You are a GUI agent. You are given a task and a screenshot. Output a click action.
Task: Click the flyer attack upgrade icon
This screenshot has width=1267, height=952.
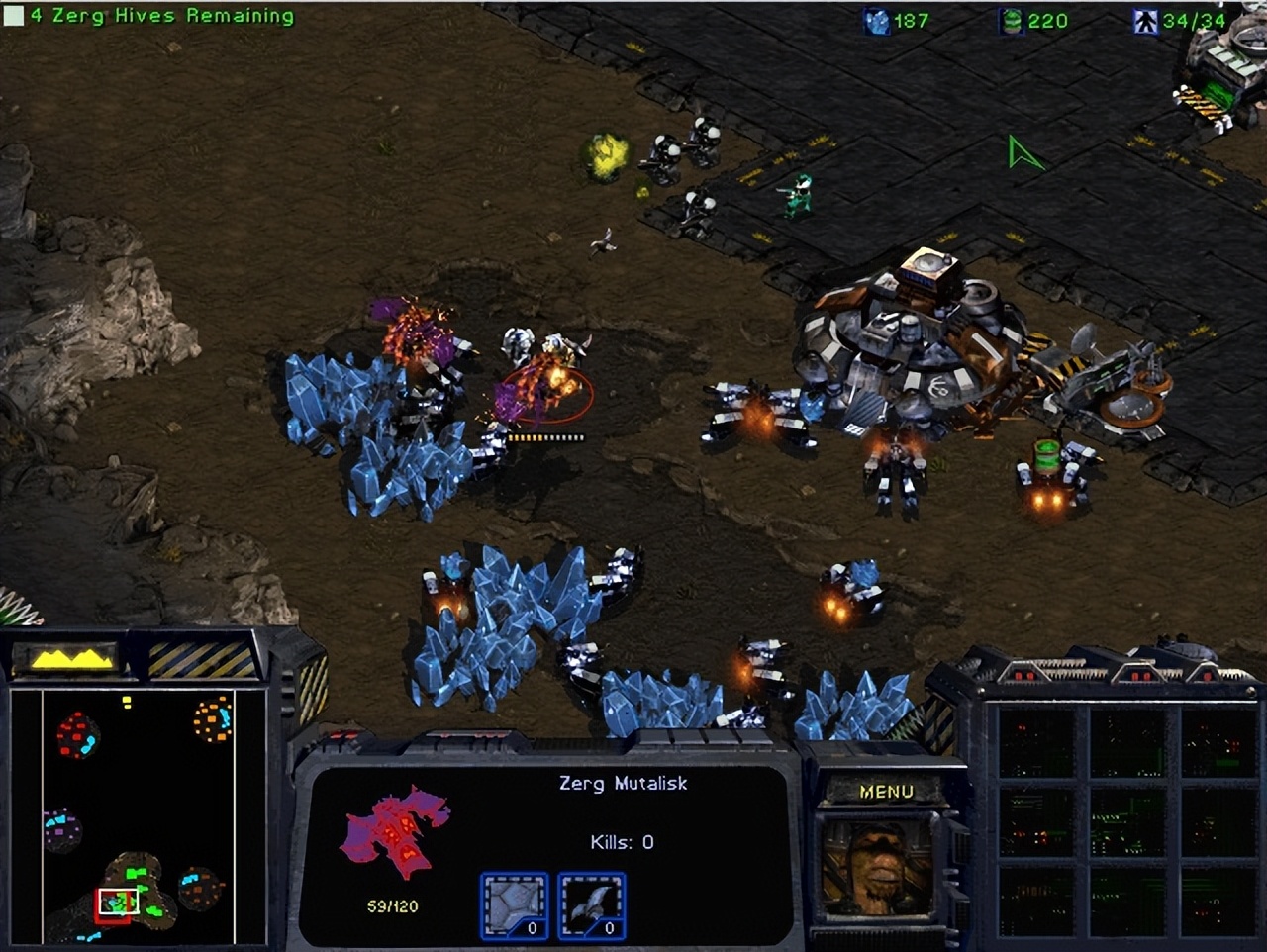(x=591, y=903)
